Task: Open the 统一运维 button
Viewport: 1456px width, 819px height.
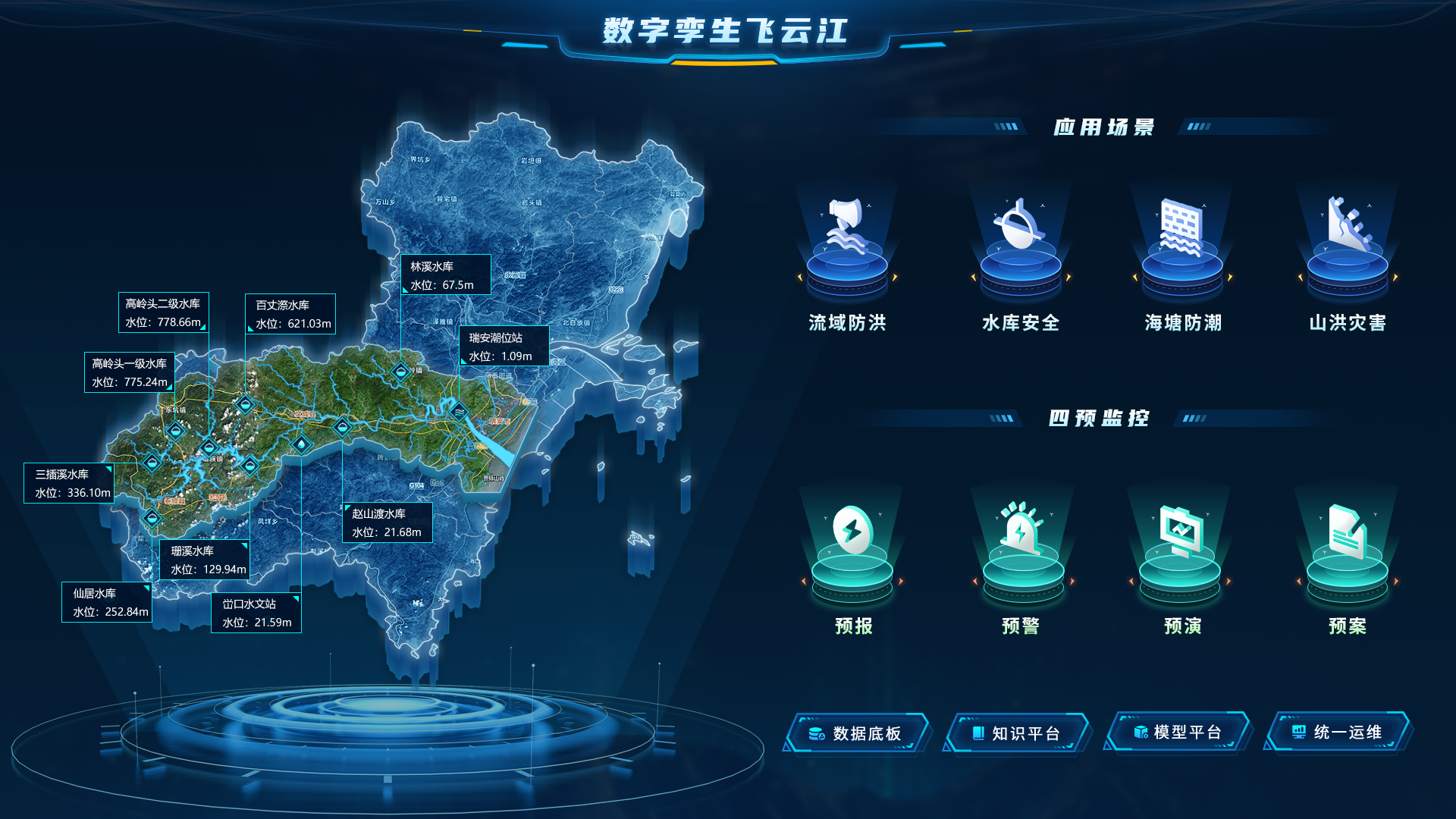Action: point(1338,733)
